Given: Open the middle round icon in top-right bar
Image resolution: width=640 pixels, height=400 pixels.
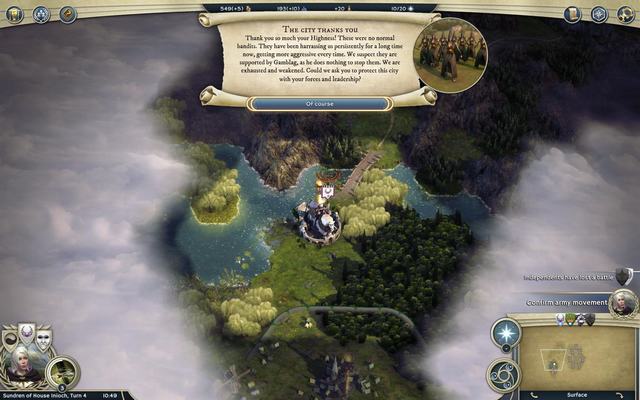Looking at the screenshot, I should (x=599, y=14).
